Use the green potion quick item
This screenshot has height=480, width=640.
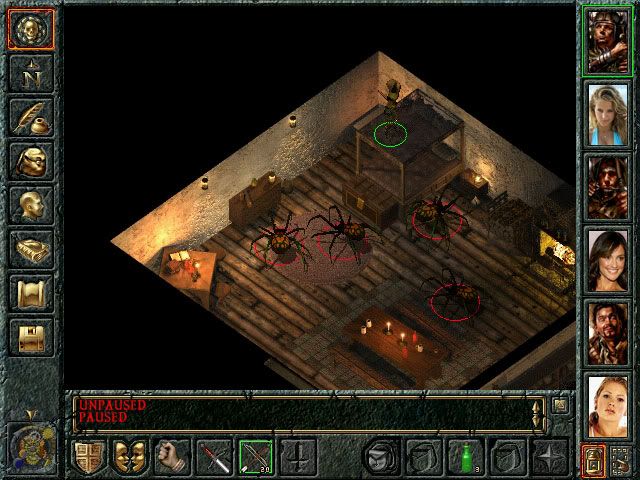coord(463,456)
